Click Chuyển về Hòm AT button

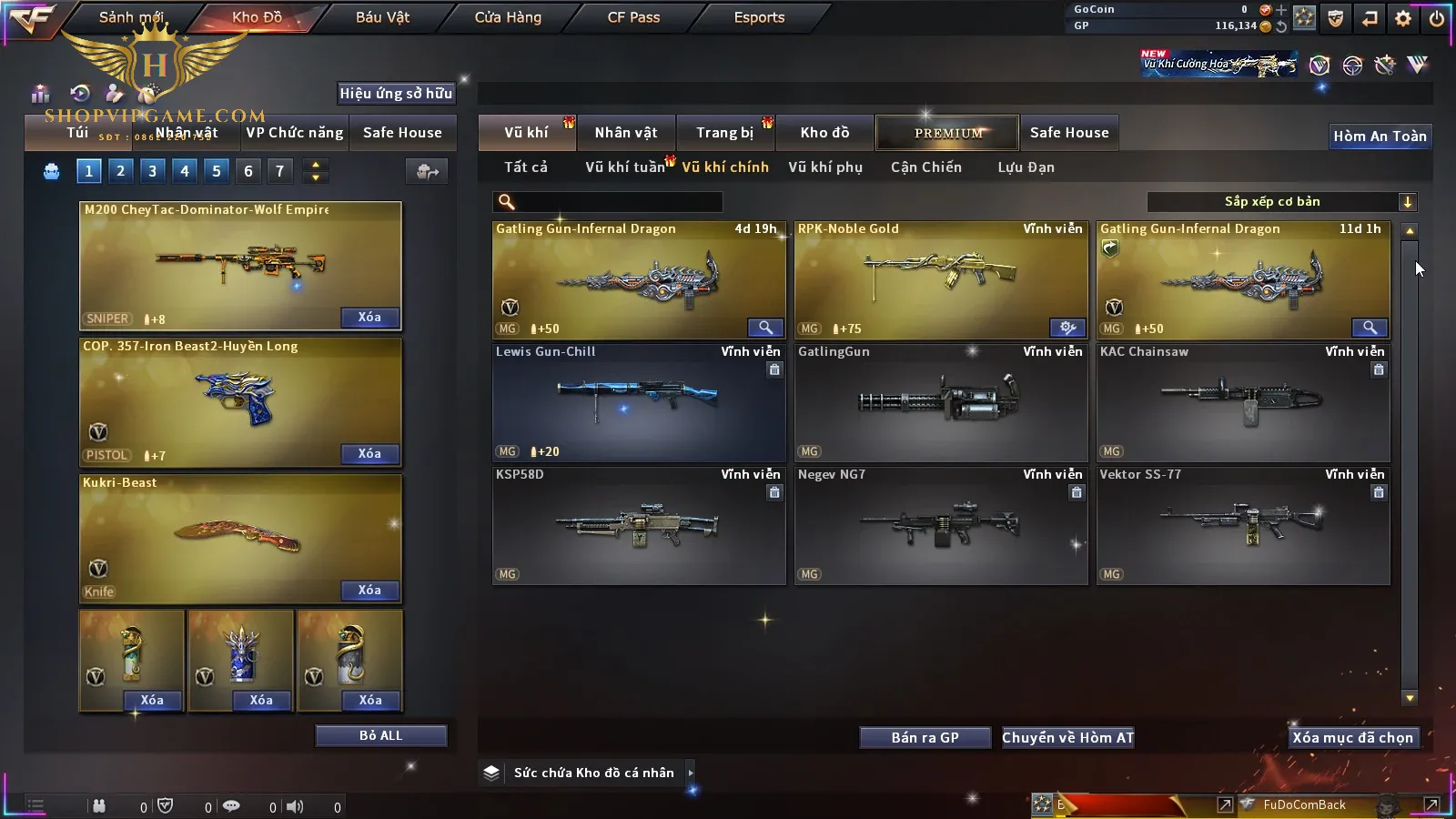click(x=1067, y=738)
